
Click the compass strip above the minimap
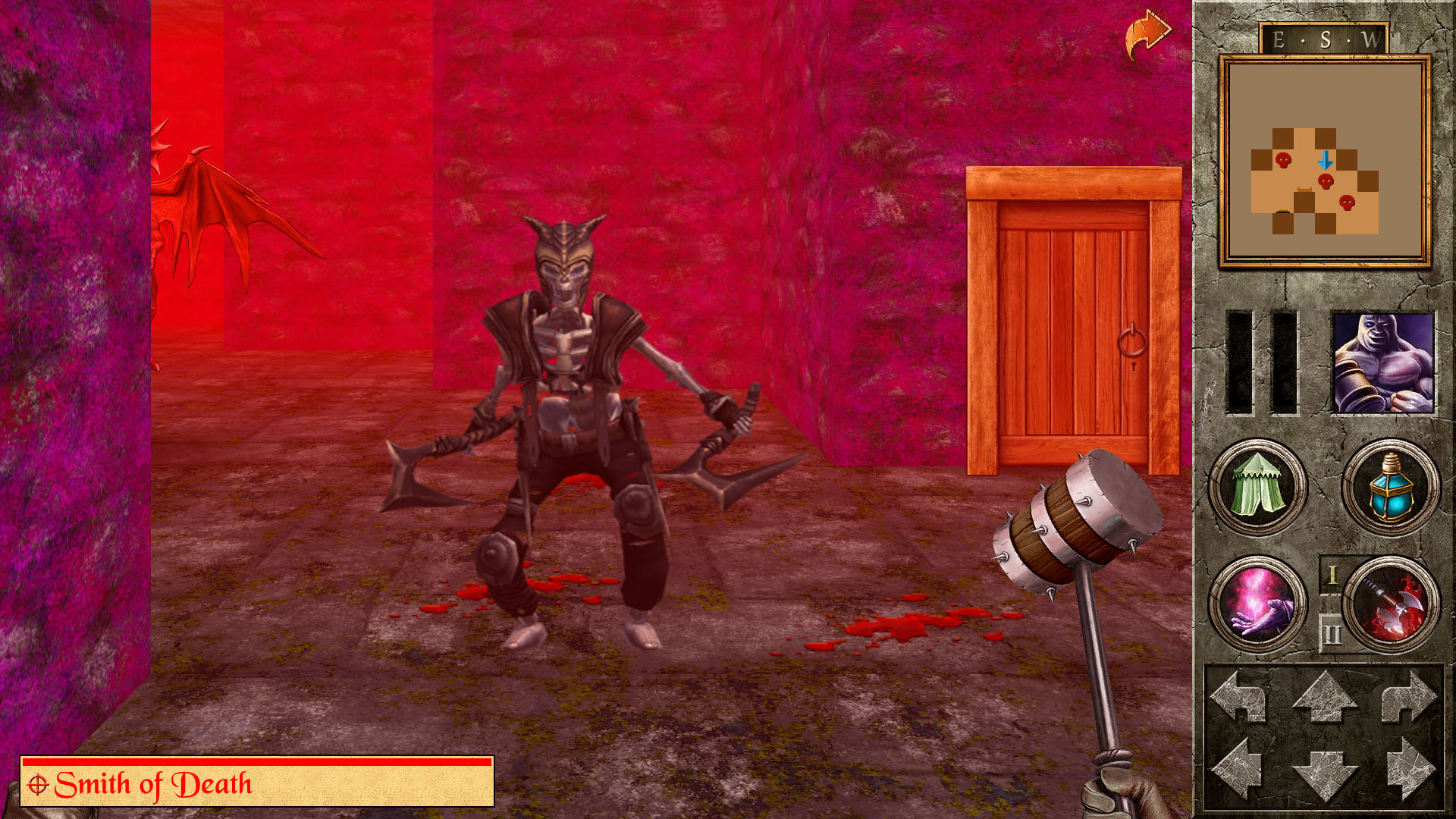(x=1324, y=39)
